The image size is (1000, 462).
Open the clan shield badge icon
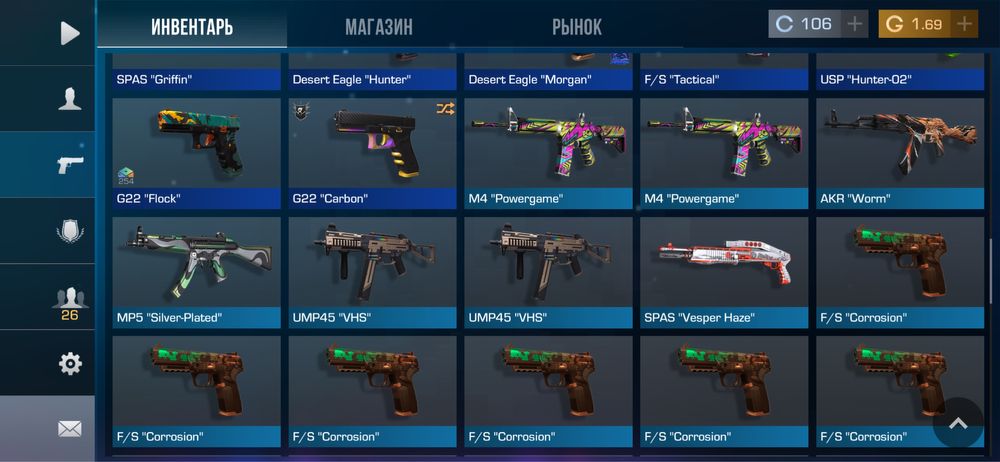coord(69,231)
